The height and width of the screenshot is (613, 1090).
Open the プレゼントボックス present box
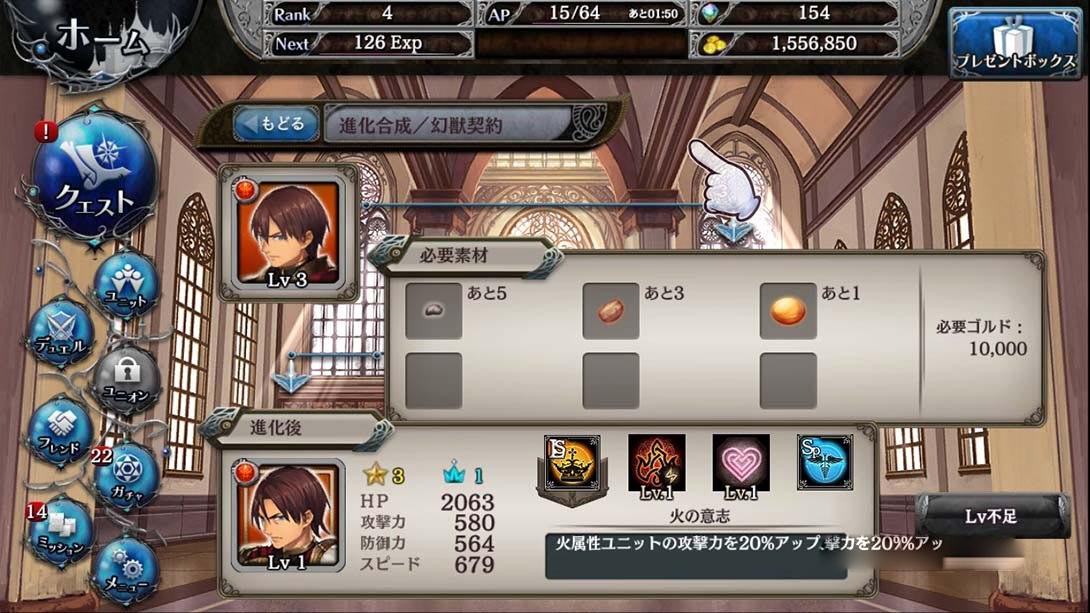pos(1015,45)
